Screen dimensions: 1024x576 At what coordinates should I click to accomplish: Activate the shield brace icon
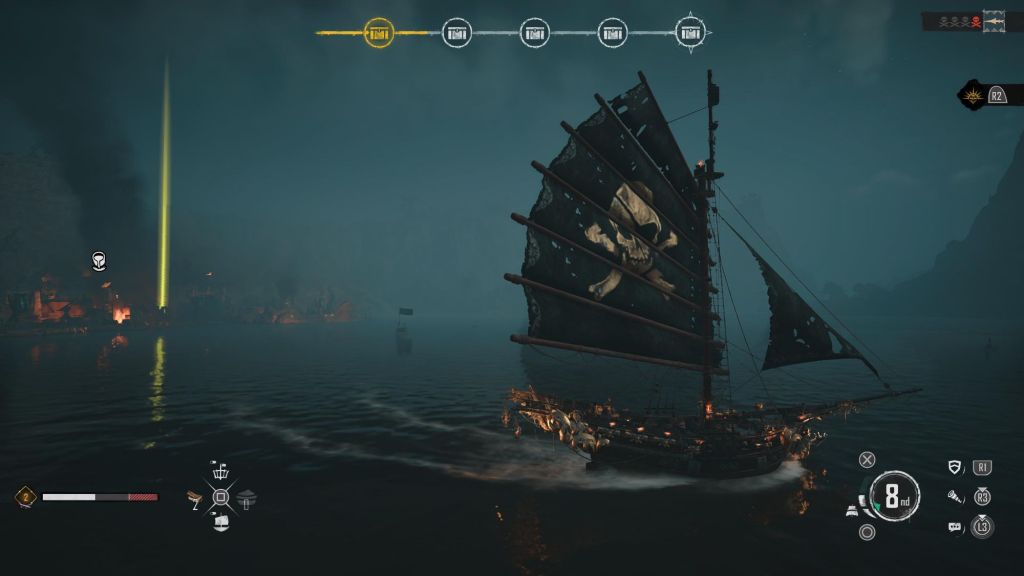955,467
